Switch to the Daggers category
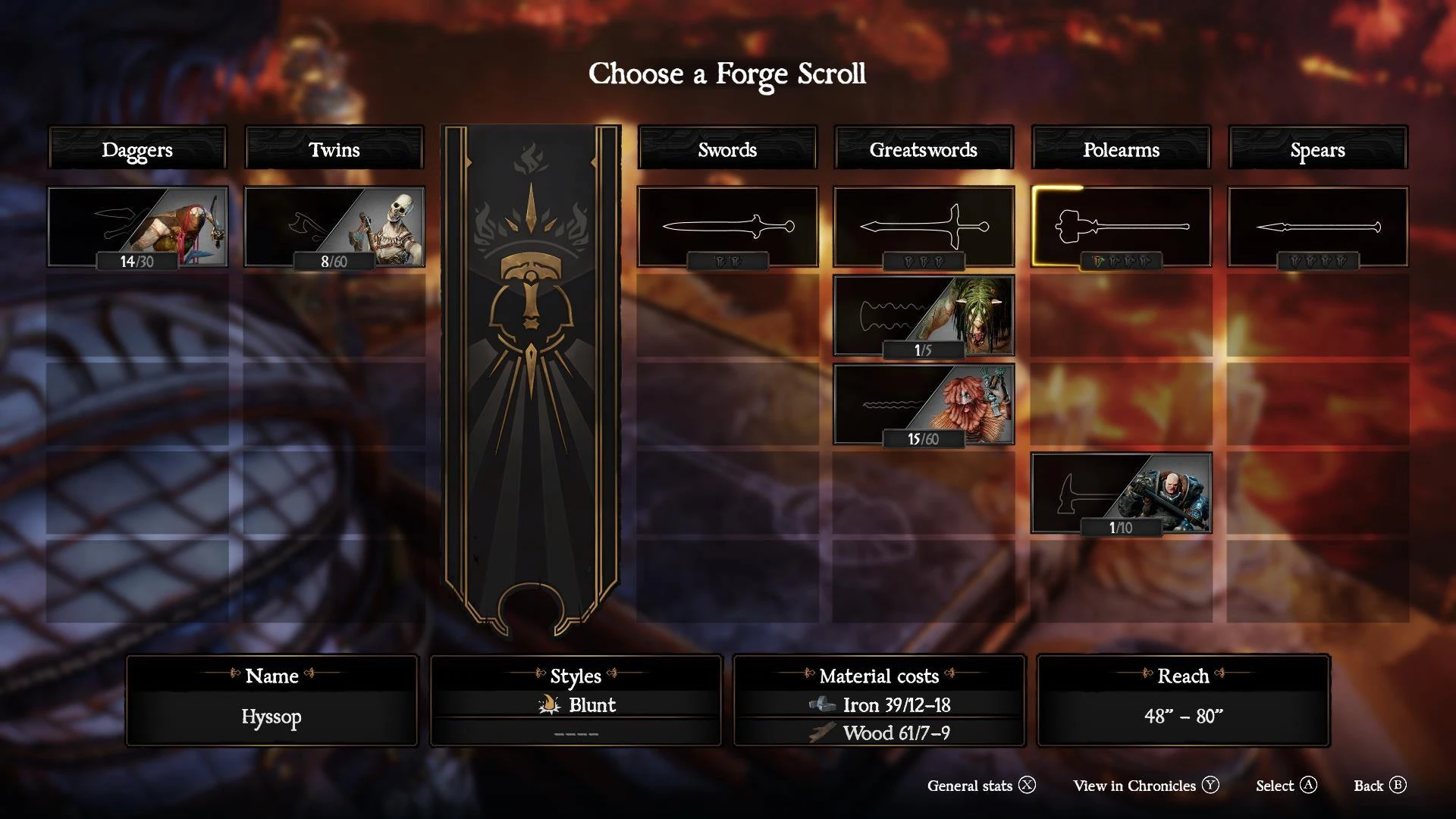Screen dimensions: 1456x819 pos(137,149)
